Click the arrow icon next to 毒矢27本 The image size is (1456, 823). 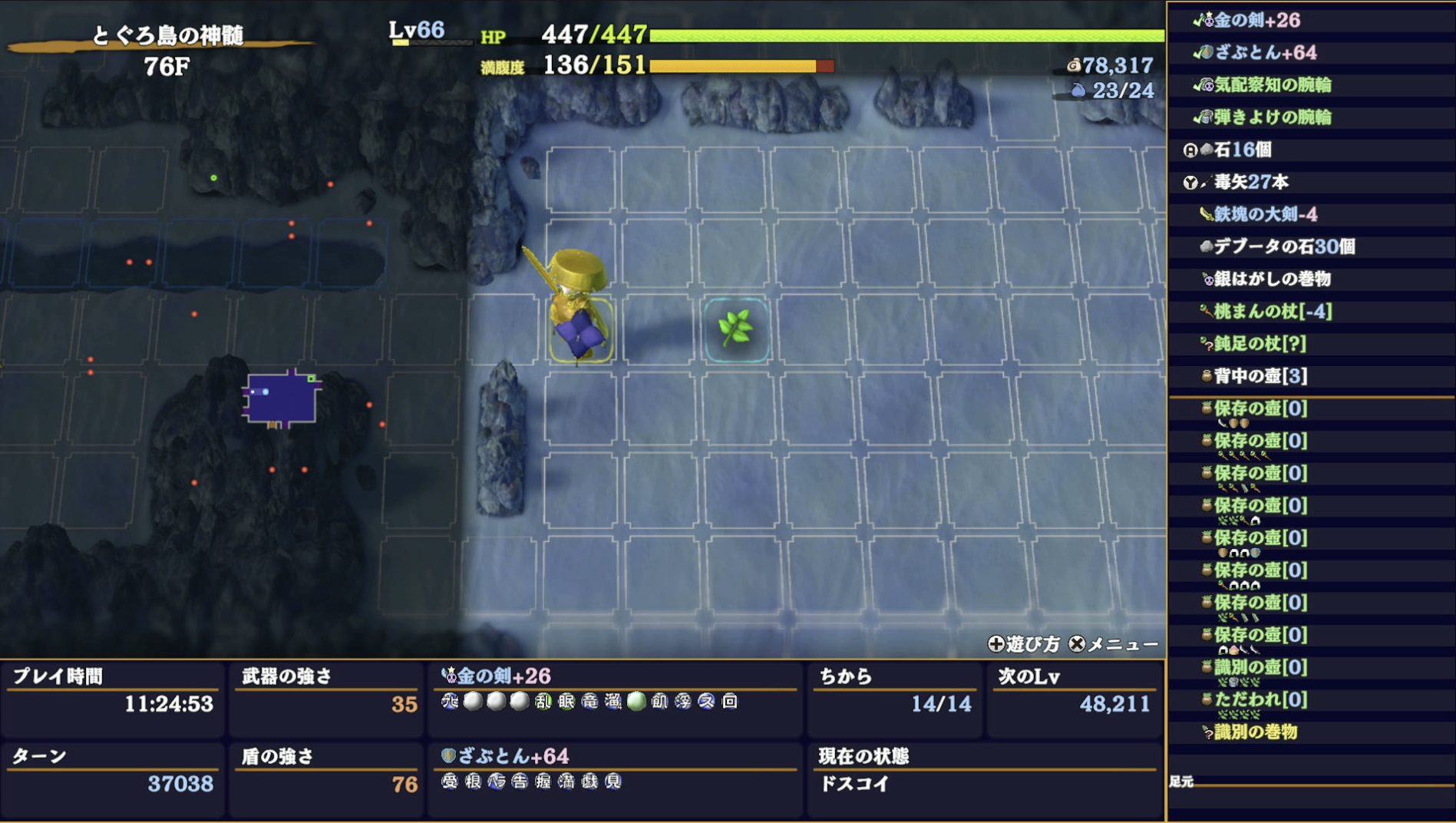click(1205, 183)
